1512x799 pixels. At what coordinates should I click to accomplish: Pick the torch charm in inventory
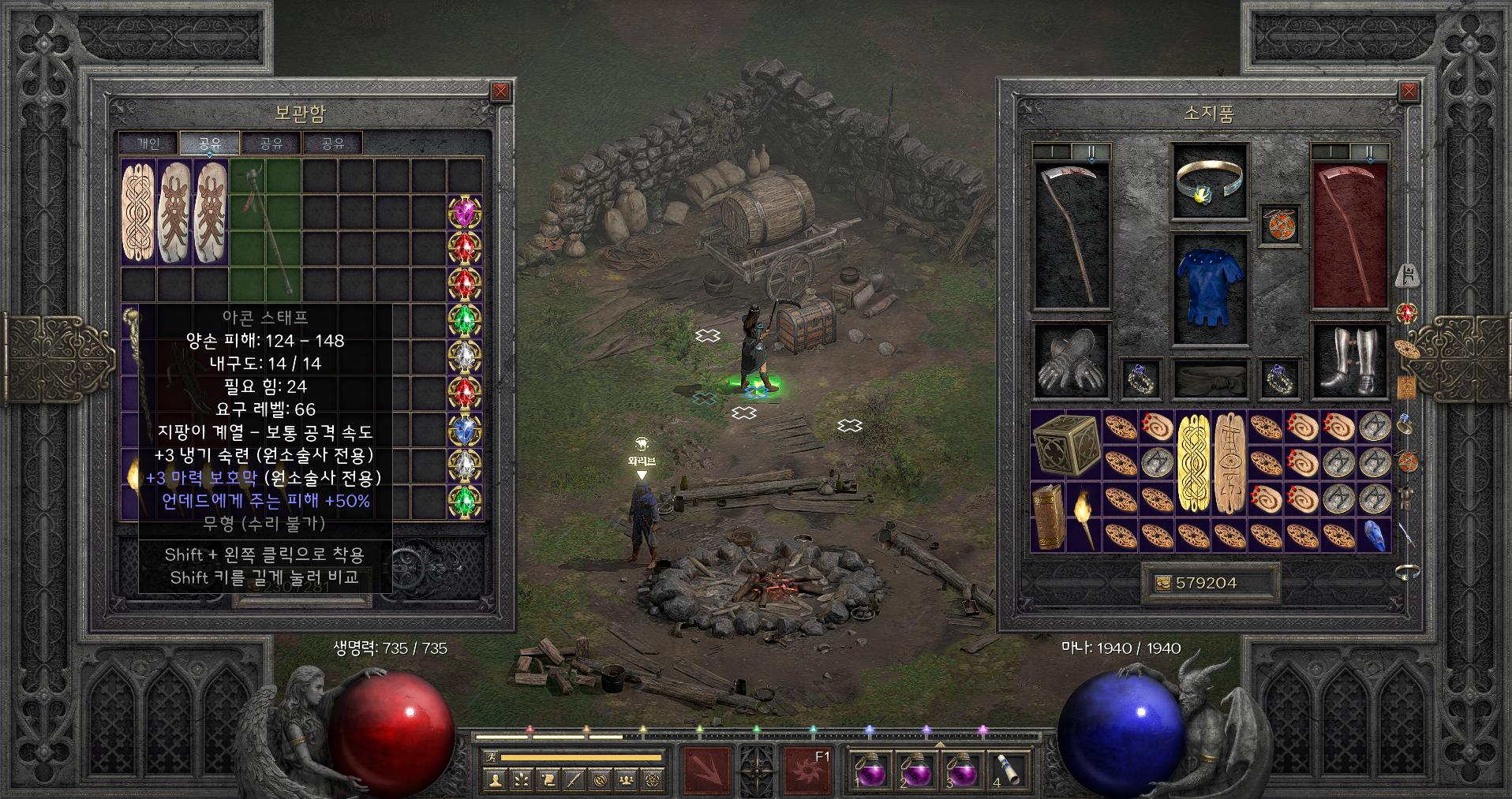click(1083, 517)
